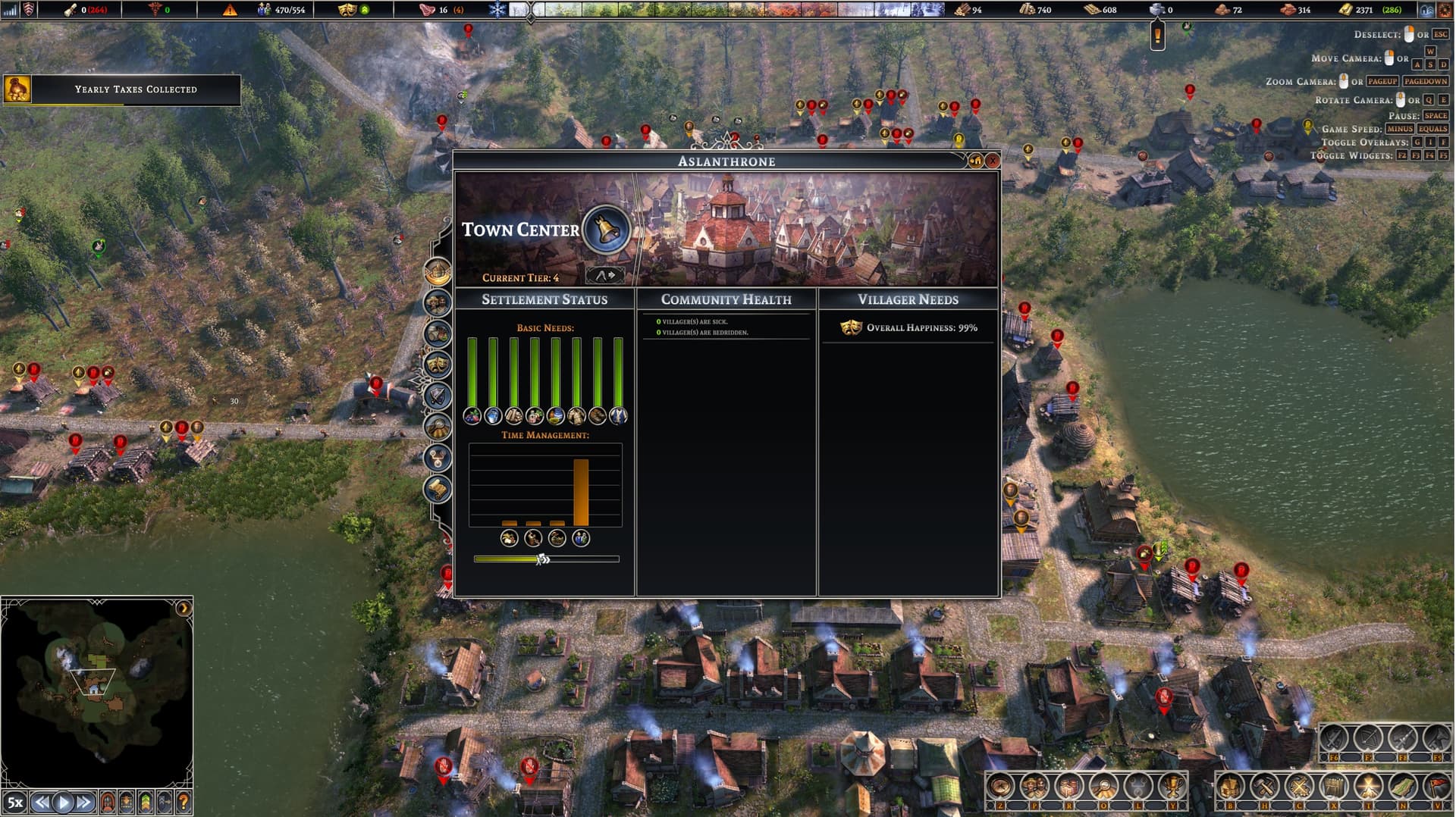1456x817 pixels.
Task: Slow game speed with rewind arrows
Action: tap(42, 802)
